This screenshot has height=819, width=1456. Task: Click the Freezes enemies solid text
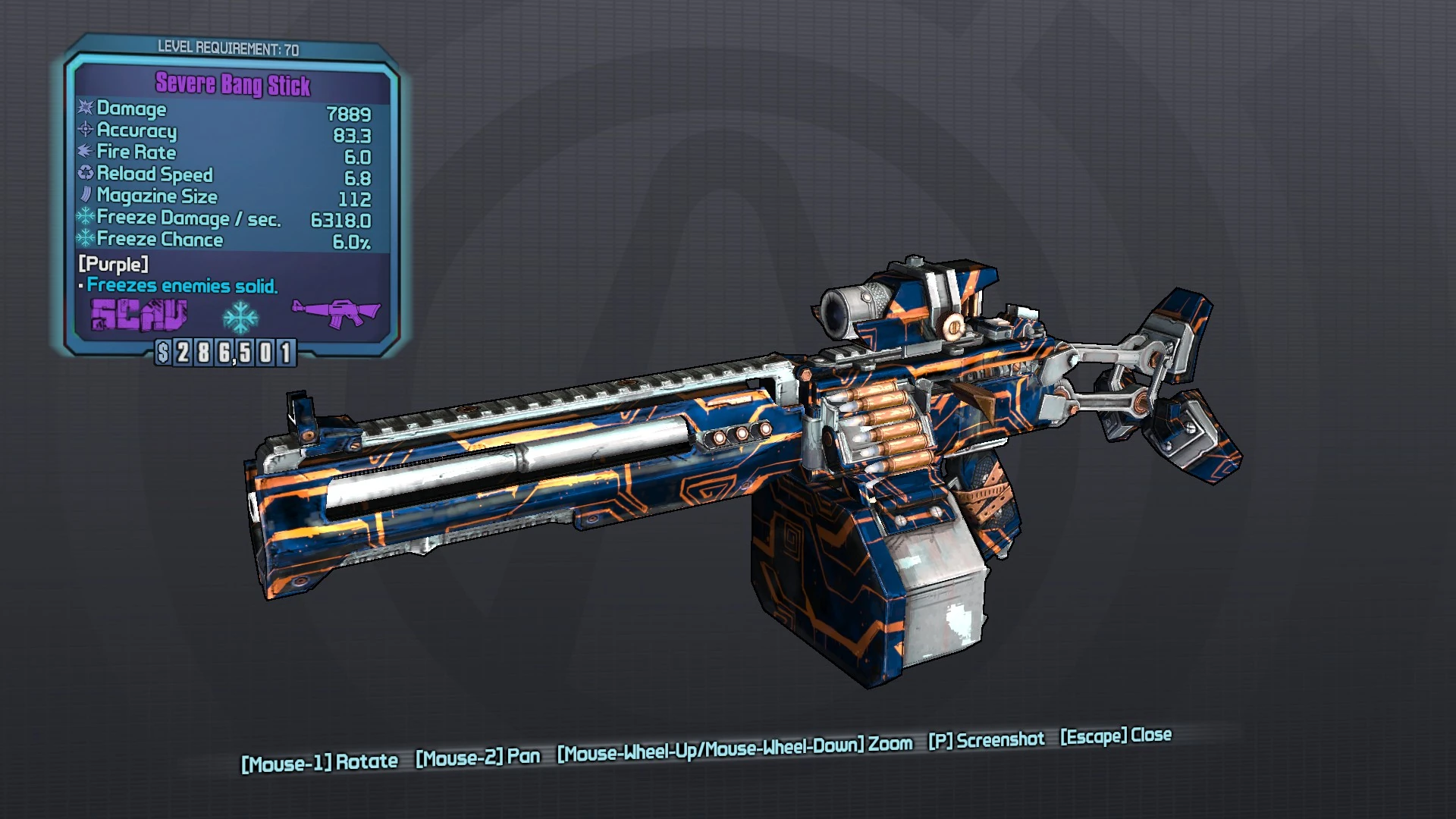182,286
